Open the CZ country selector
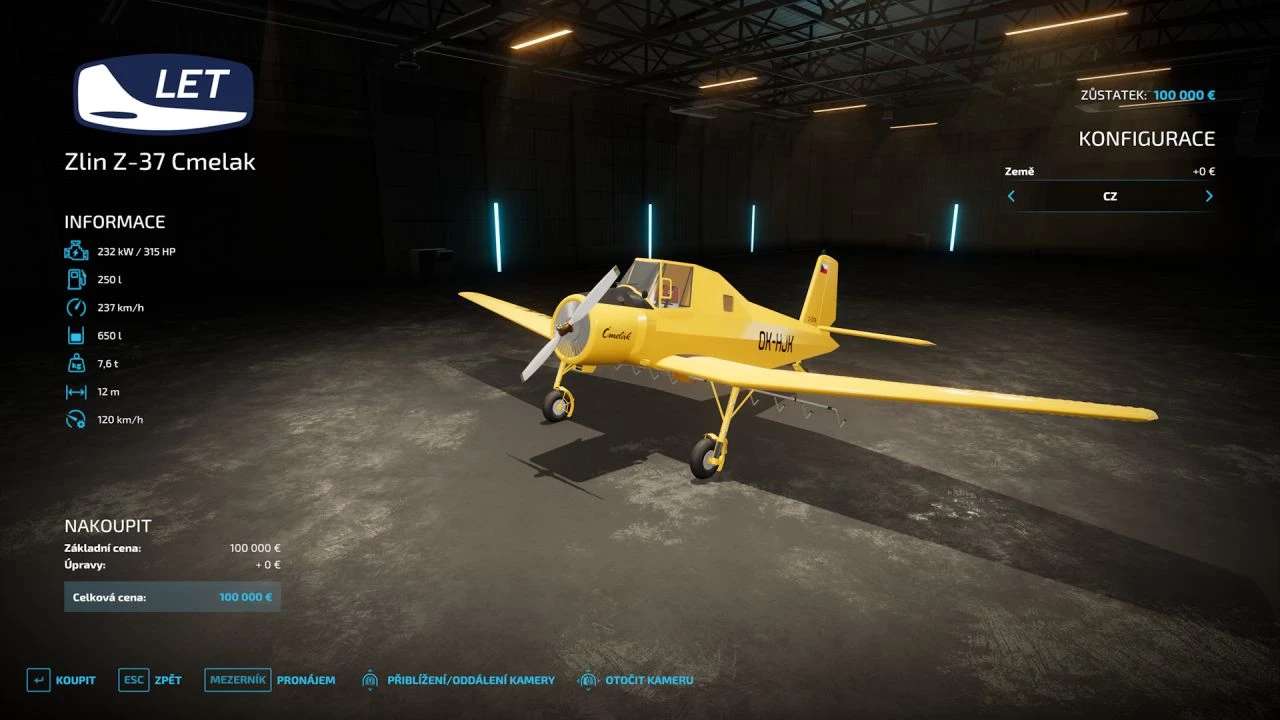 tap(1109, 196)
